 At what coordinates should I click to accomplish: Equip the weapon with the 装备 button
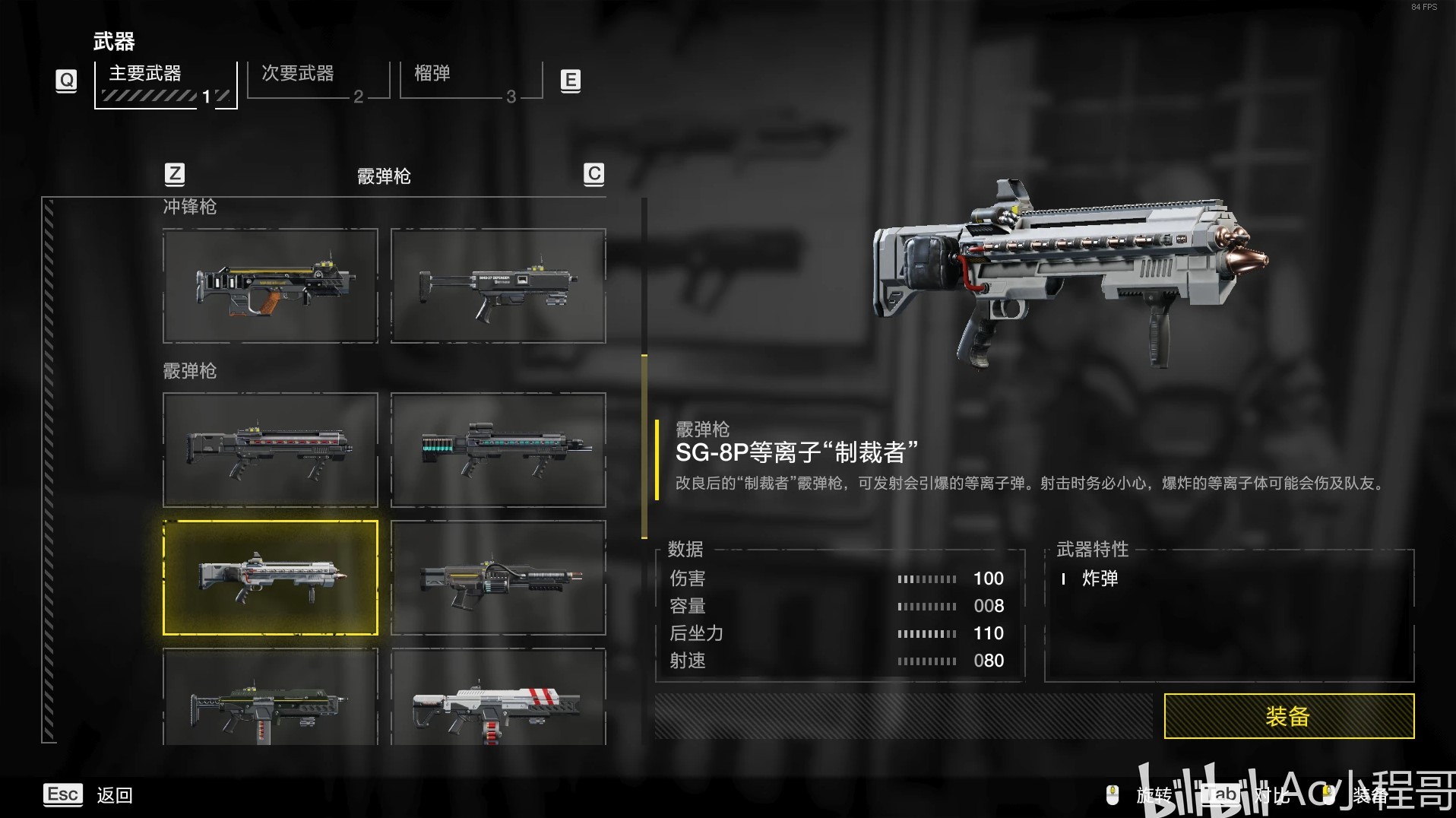(1288, 715)
